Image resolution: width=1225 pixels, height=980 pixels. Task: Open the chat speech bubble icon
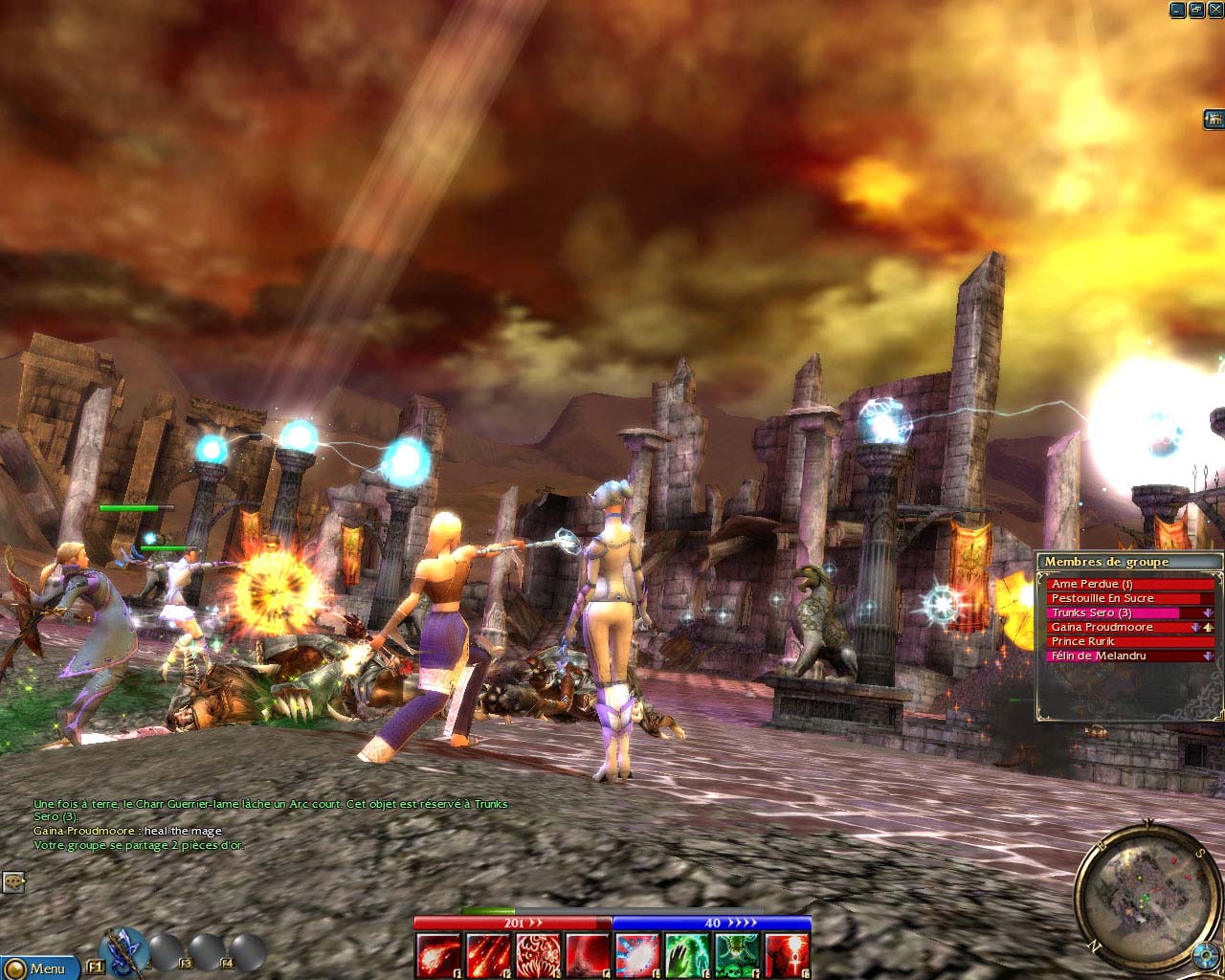click(x=12, y=881)
